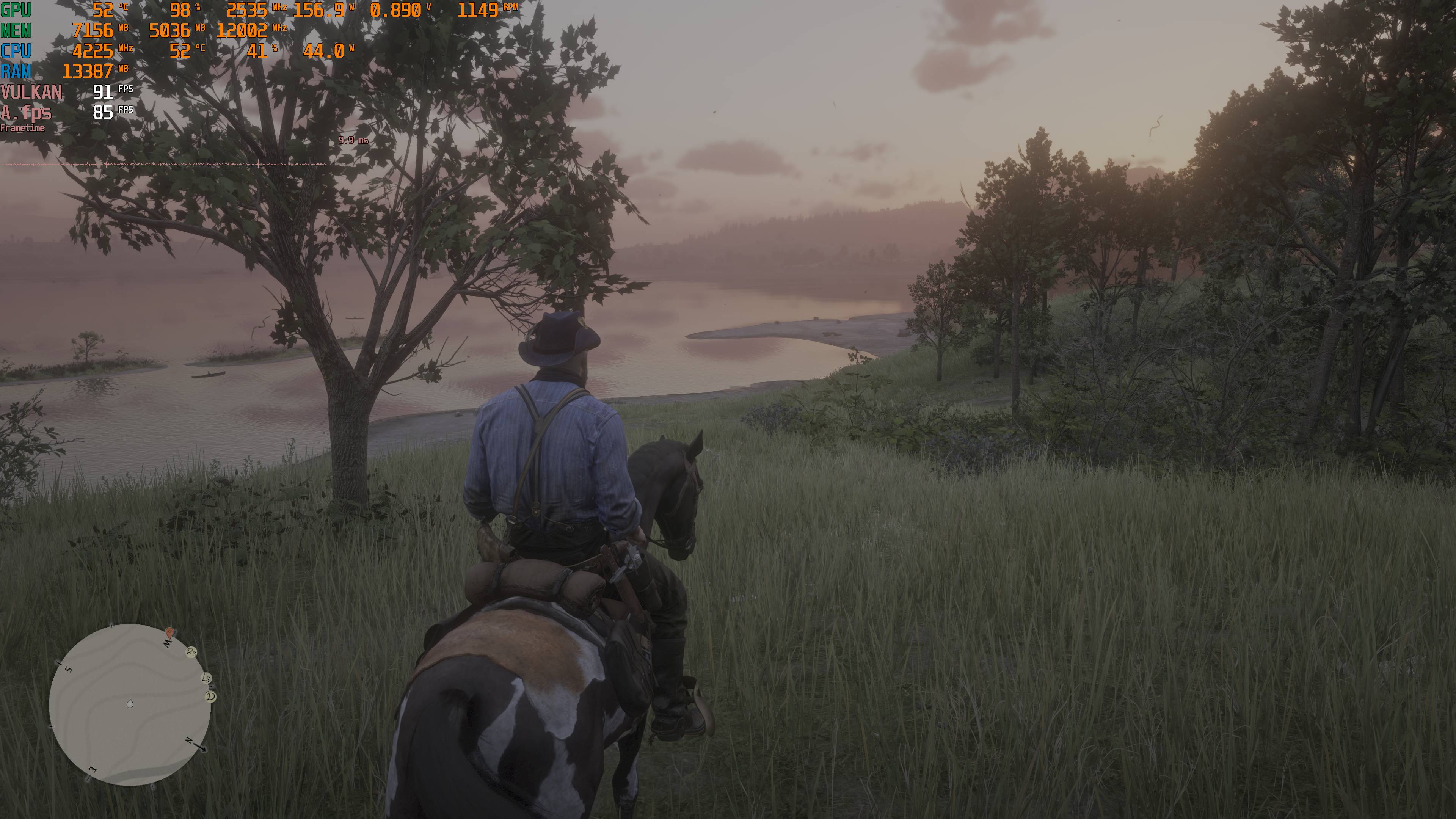Click the 91 FPS counter value

point(103,92)
